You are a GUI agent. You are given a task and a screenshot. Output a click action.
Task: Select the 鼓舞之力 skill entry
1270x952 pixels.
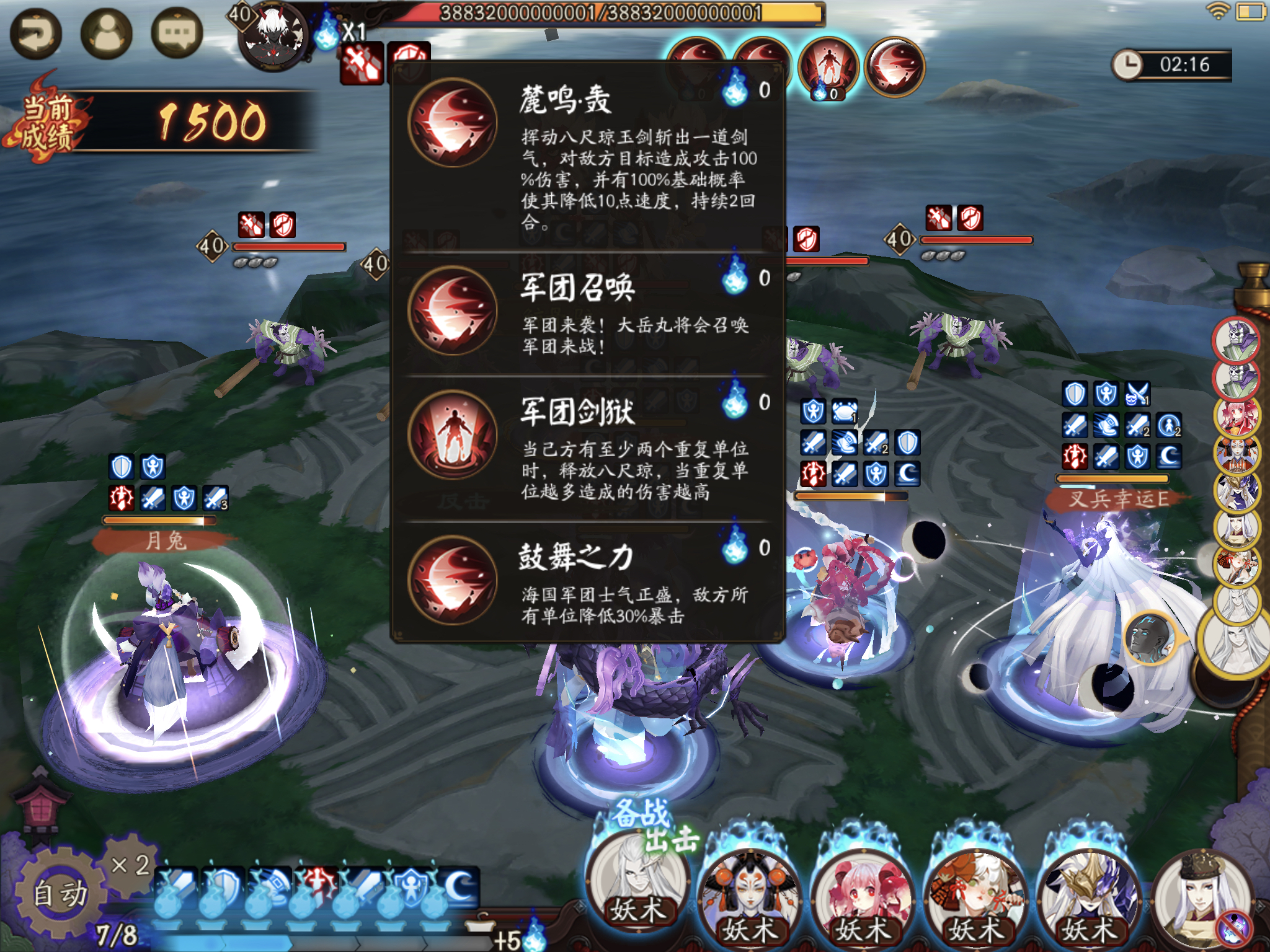588,581
